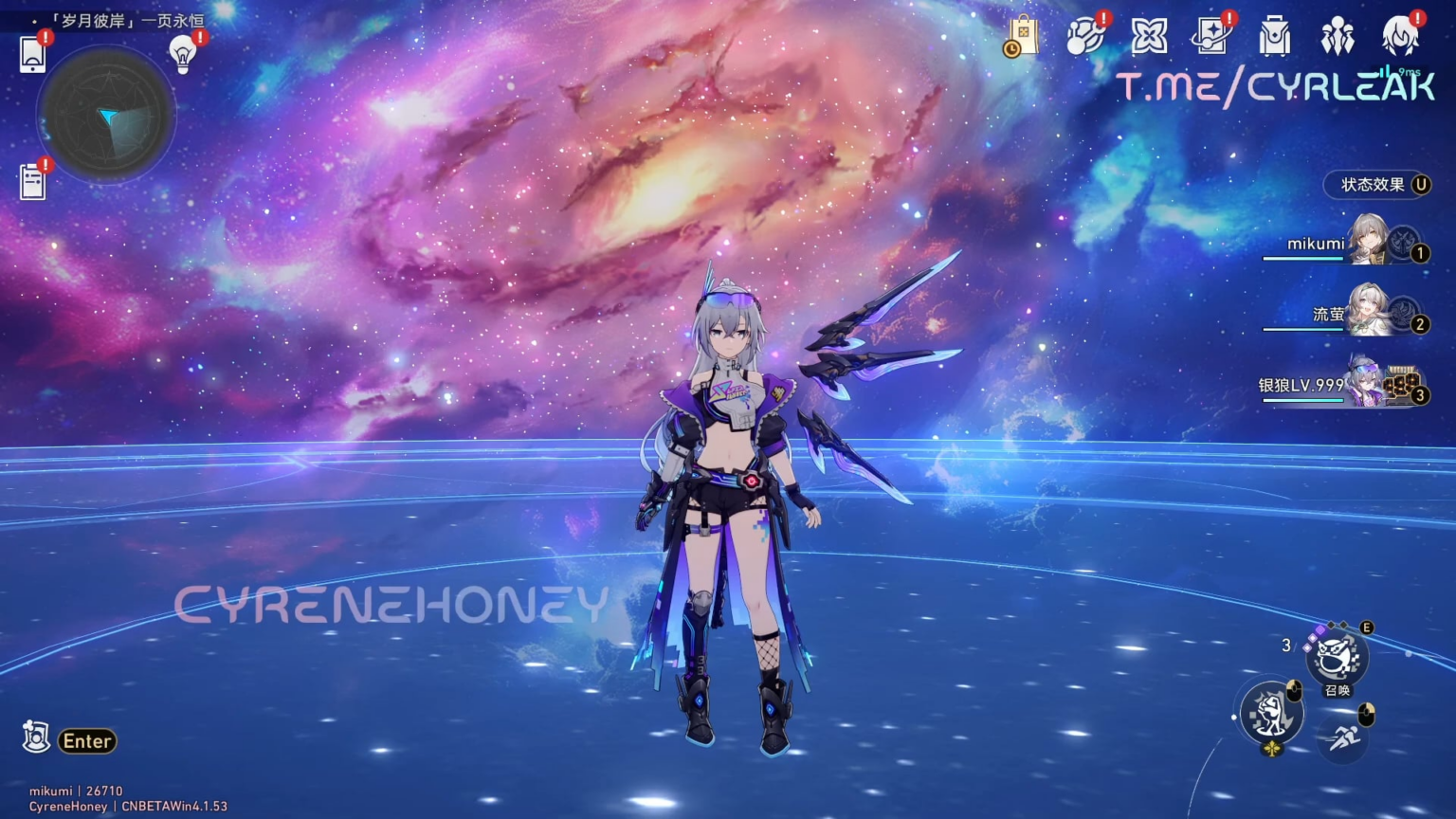Image resolution: width=1456 pixels, height=819 pixels.
Task: Open the inventory backpack icon
Action: tap(1274, 38)
